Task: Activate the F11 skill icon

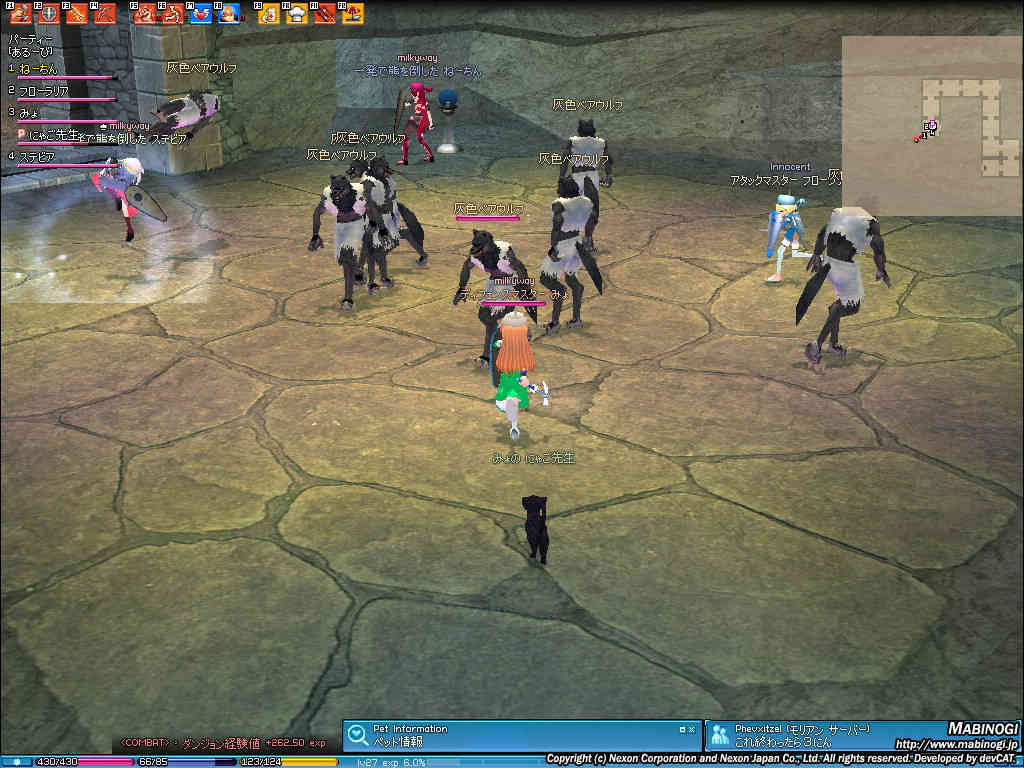Action: [324, 14]
